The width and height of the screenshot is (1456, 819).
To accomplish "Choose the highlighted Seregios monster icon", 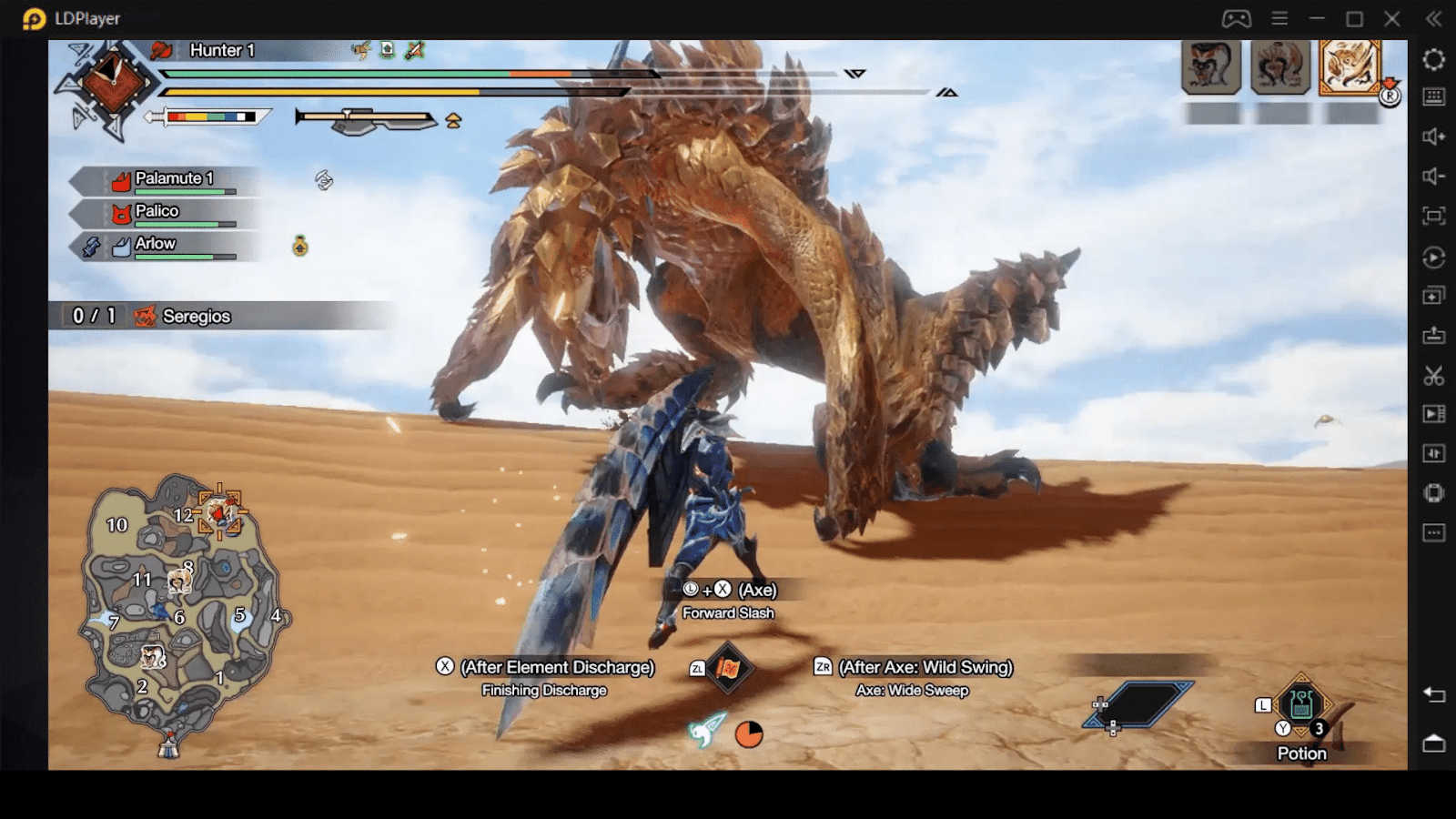I will coord(1350,66).
